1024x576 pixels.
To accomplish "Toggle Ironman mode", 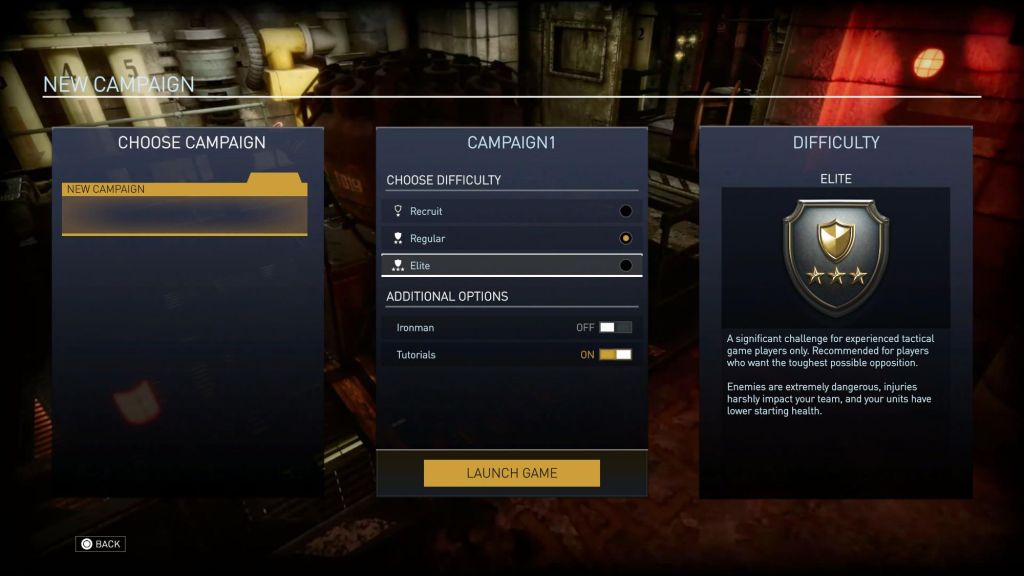I will [x=615, y=327].
